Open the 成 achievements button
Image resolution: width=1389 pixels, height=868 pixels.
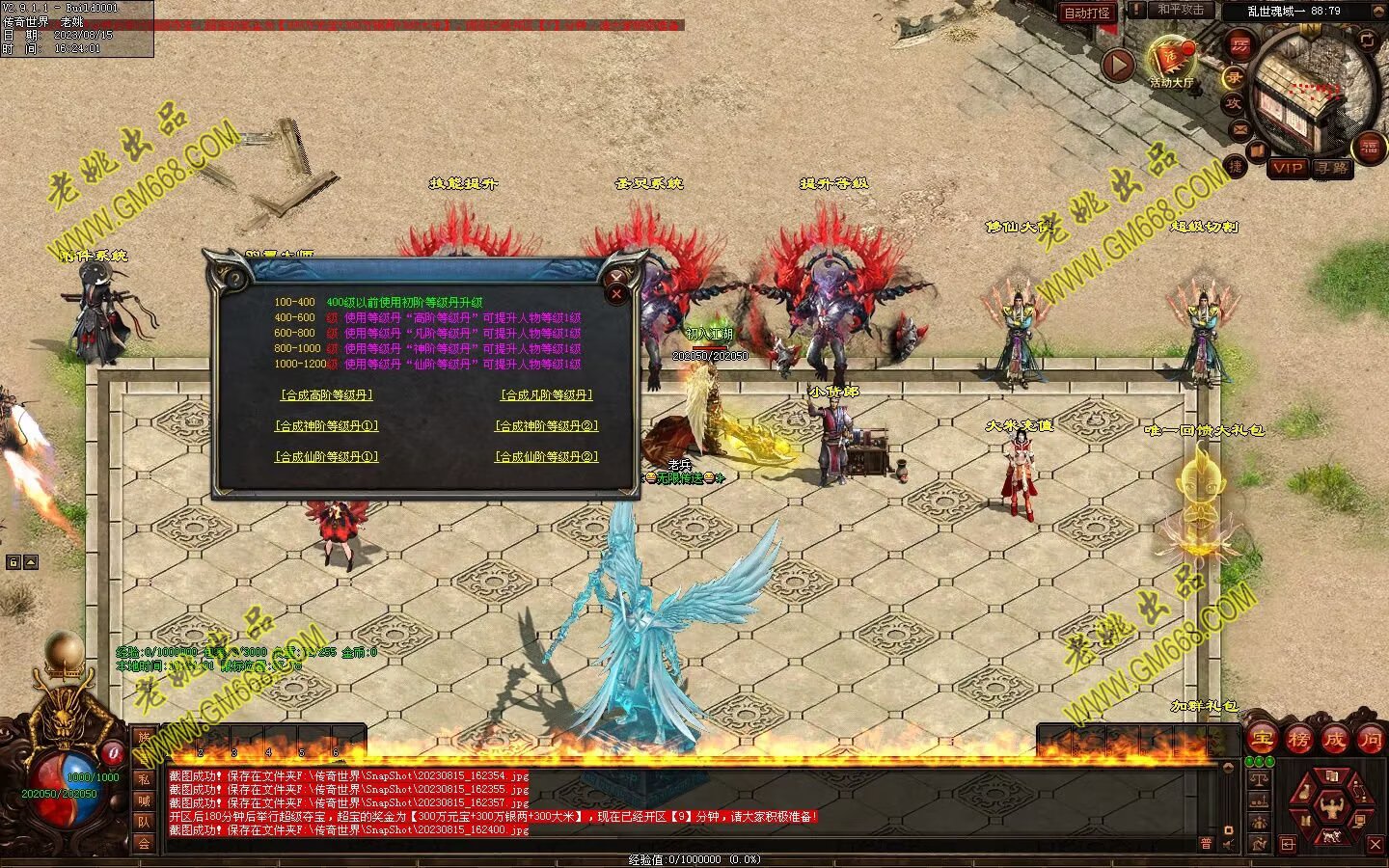[1334, 740]
